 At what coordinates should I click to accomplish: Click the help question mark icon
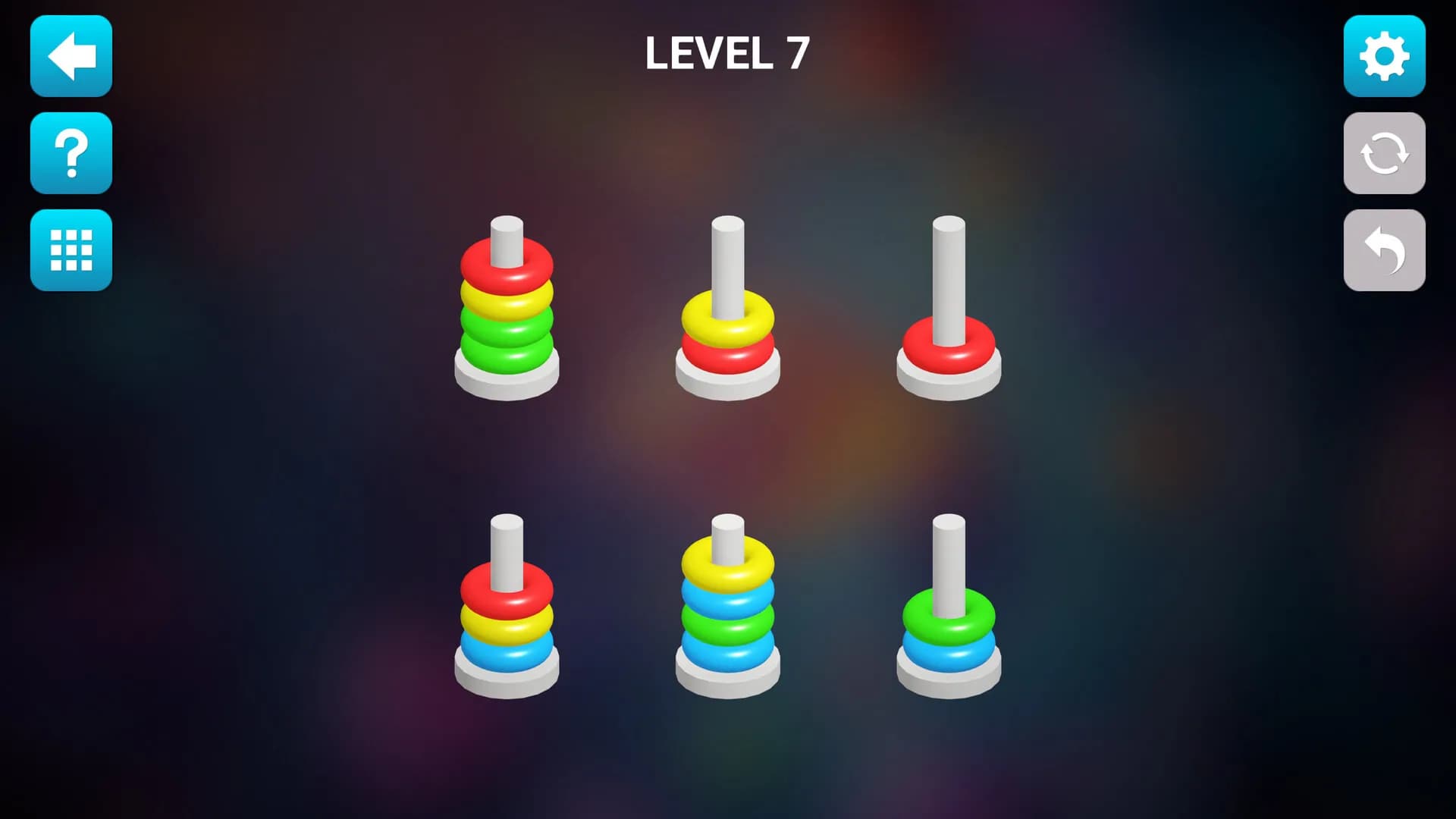pyautogui.click(x=71, y=153)
